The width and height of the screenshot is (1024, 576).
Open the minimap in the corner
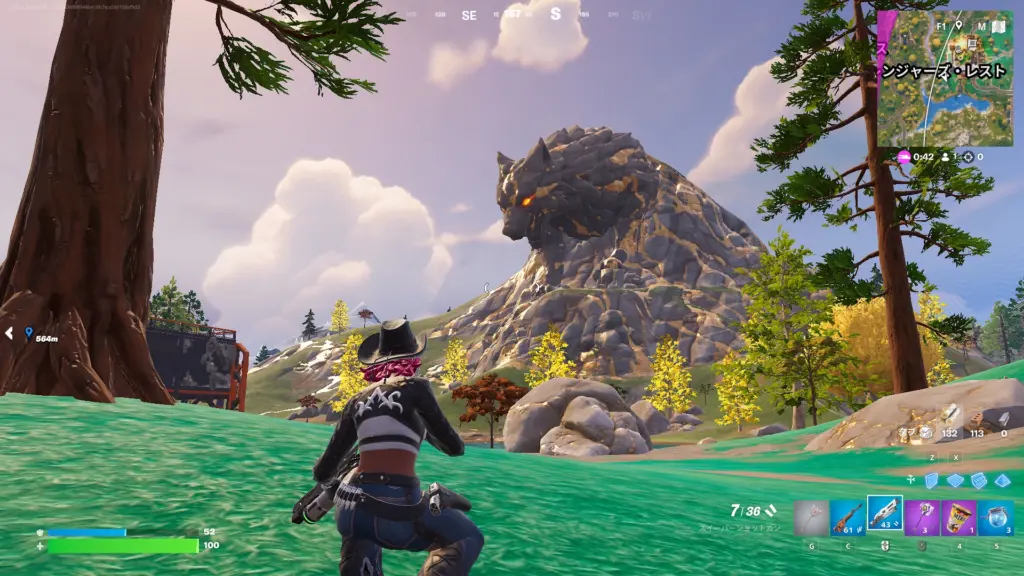(x=948, y=79)
